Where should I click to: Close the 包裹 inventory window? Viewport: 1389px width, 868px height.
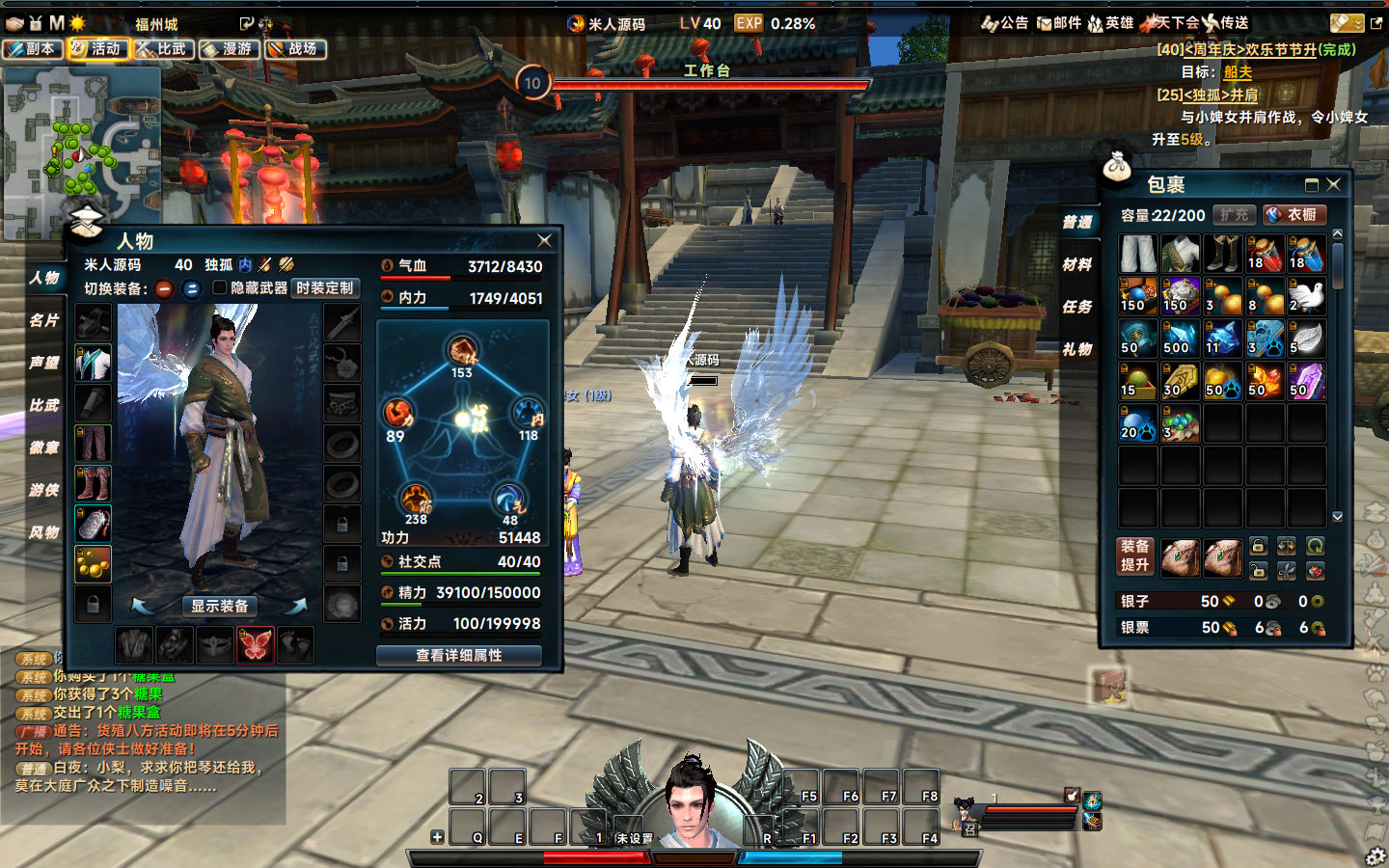pos(1333,184)
